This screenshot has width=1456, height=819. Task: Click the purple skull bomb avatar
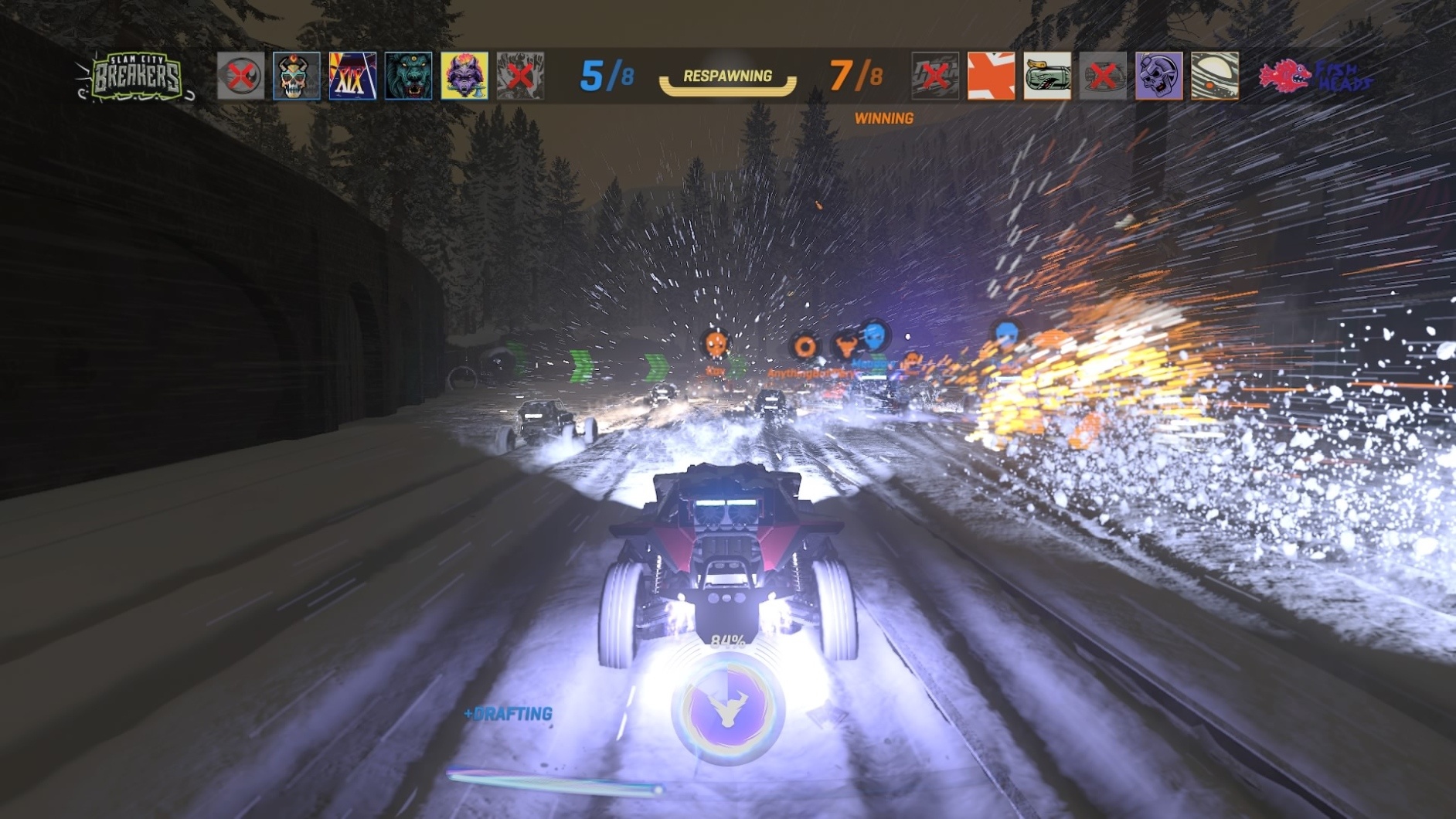point(1158,77)
